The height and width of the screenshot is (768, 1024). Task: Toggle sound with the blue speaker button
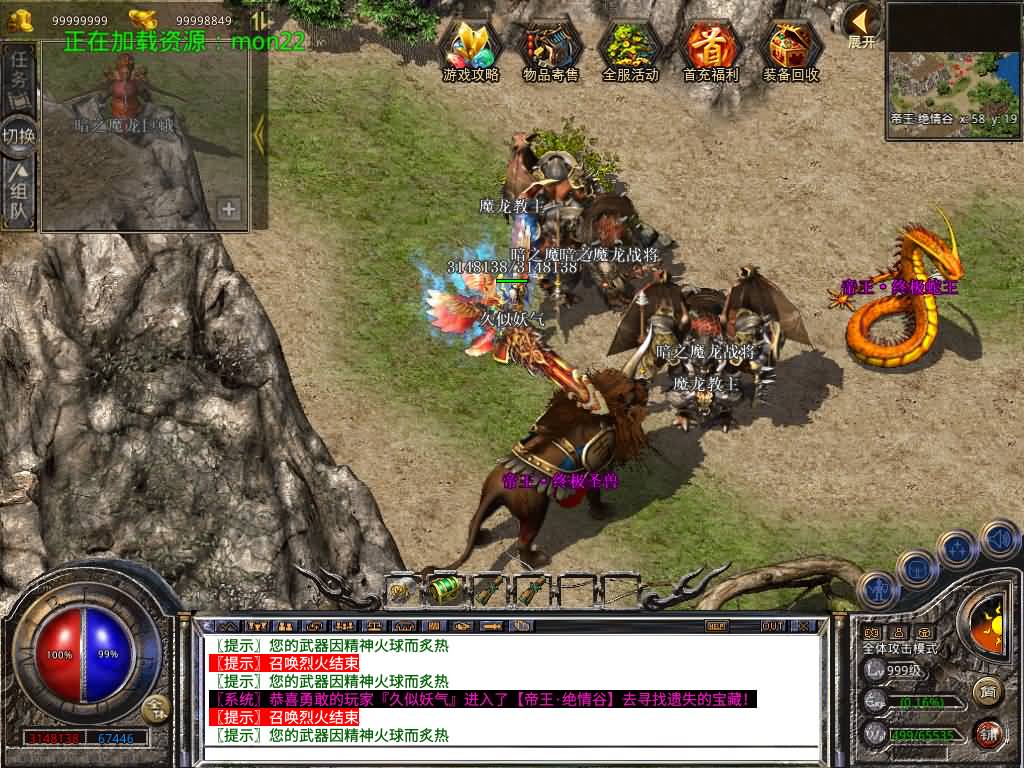coord(999,539)
